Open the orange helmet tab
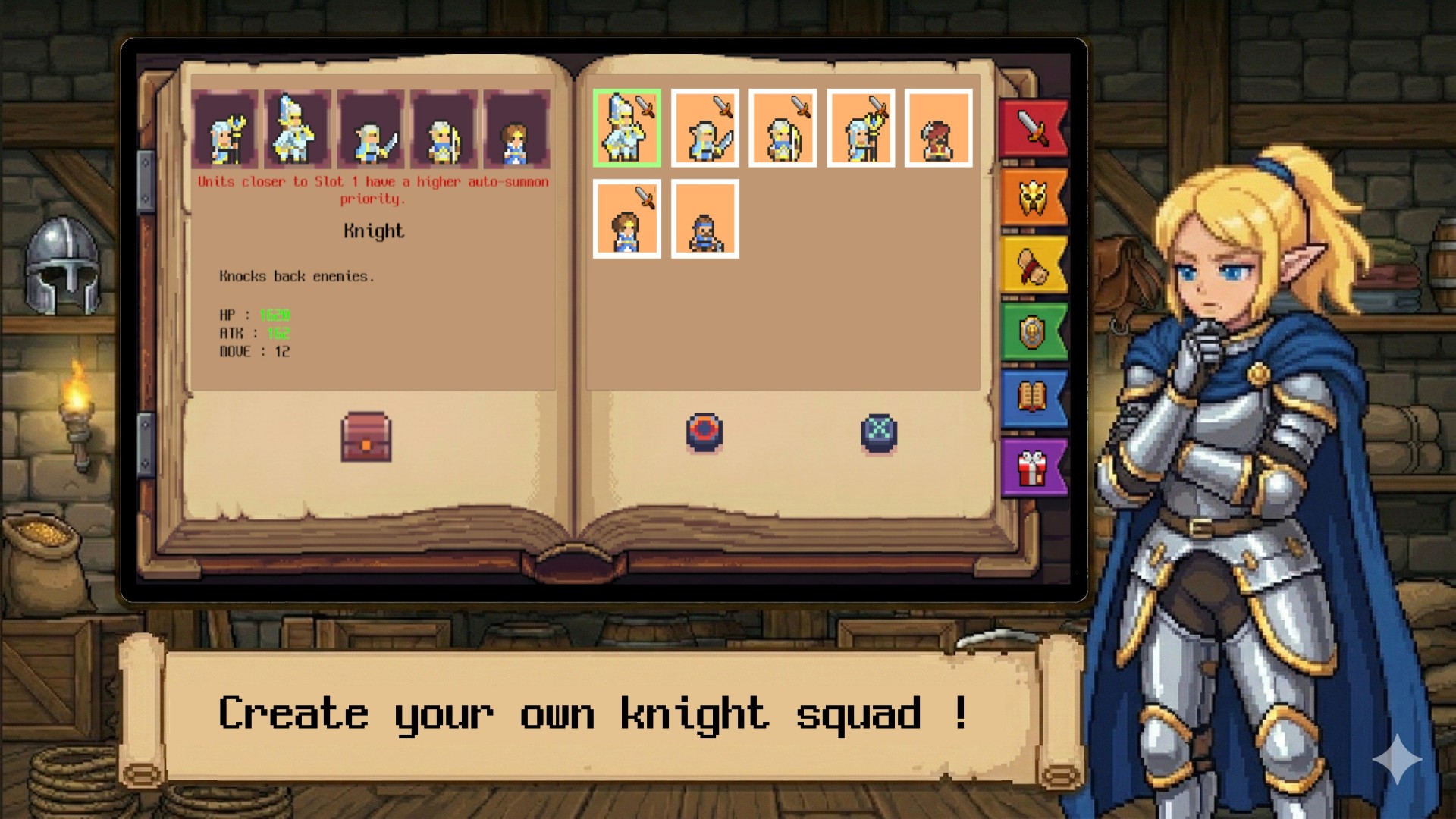Image resolution: width=1456 pixels, height=819 pixels. [1033, 196]
